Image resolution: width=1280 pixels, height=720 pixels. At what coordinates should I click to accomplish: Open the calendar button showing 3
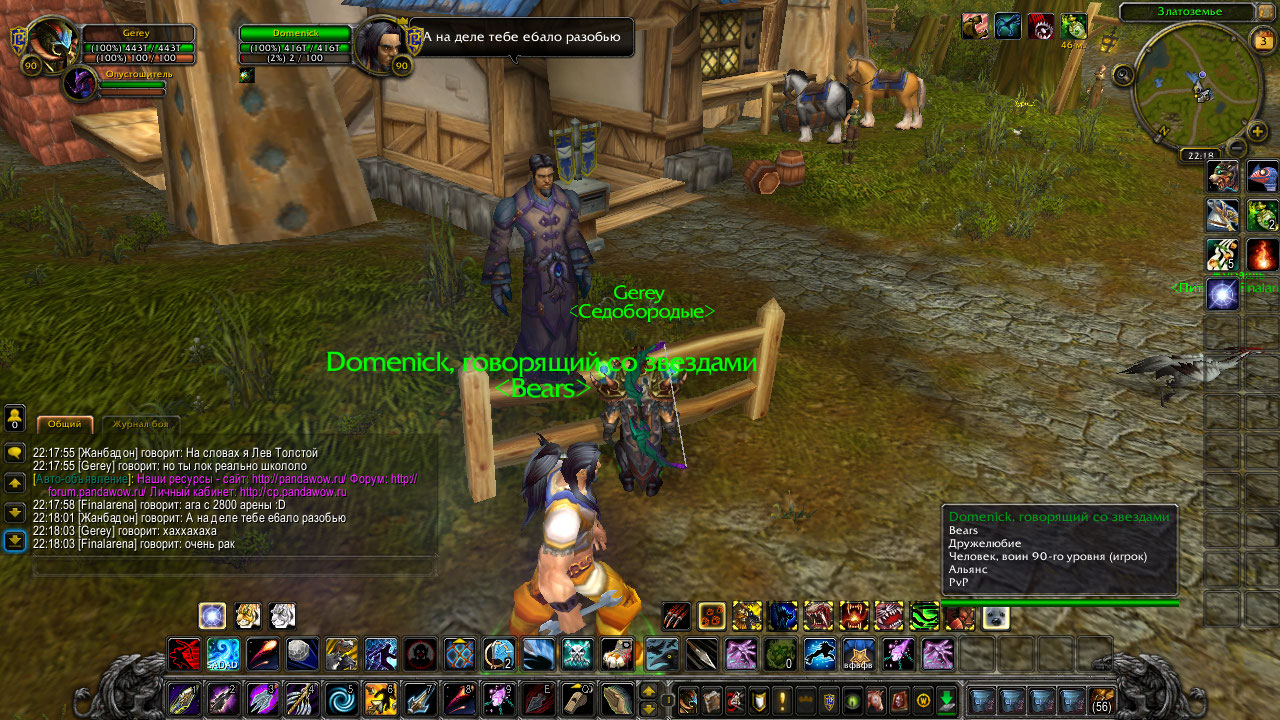pyautogui.click(x=1263, y=40)
